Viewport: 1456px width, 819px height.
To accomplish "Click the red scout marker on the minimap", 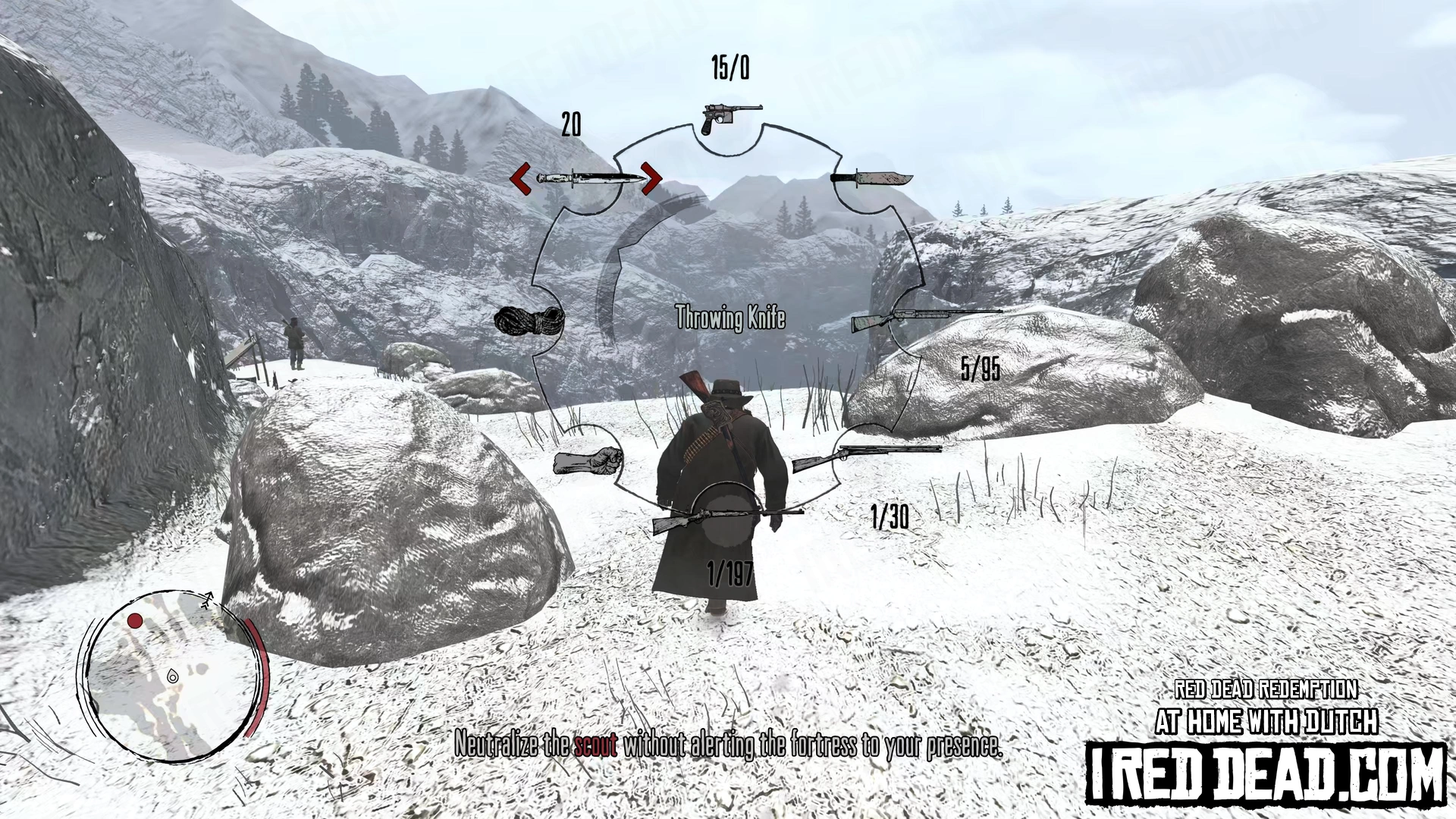I will tap(135, 621).
